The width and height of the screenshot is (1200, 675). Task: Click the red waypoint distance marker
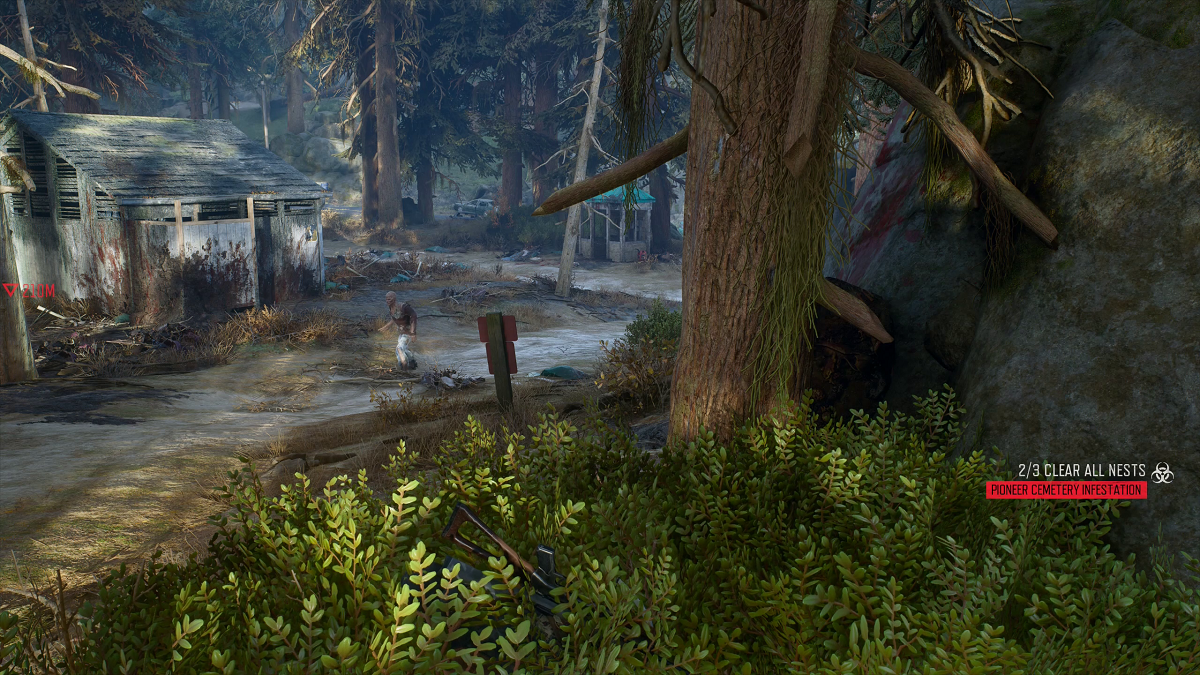point(28,291)
